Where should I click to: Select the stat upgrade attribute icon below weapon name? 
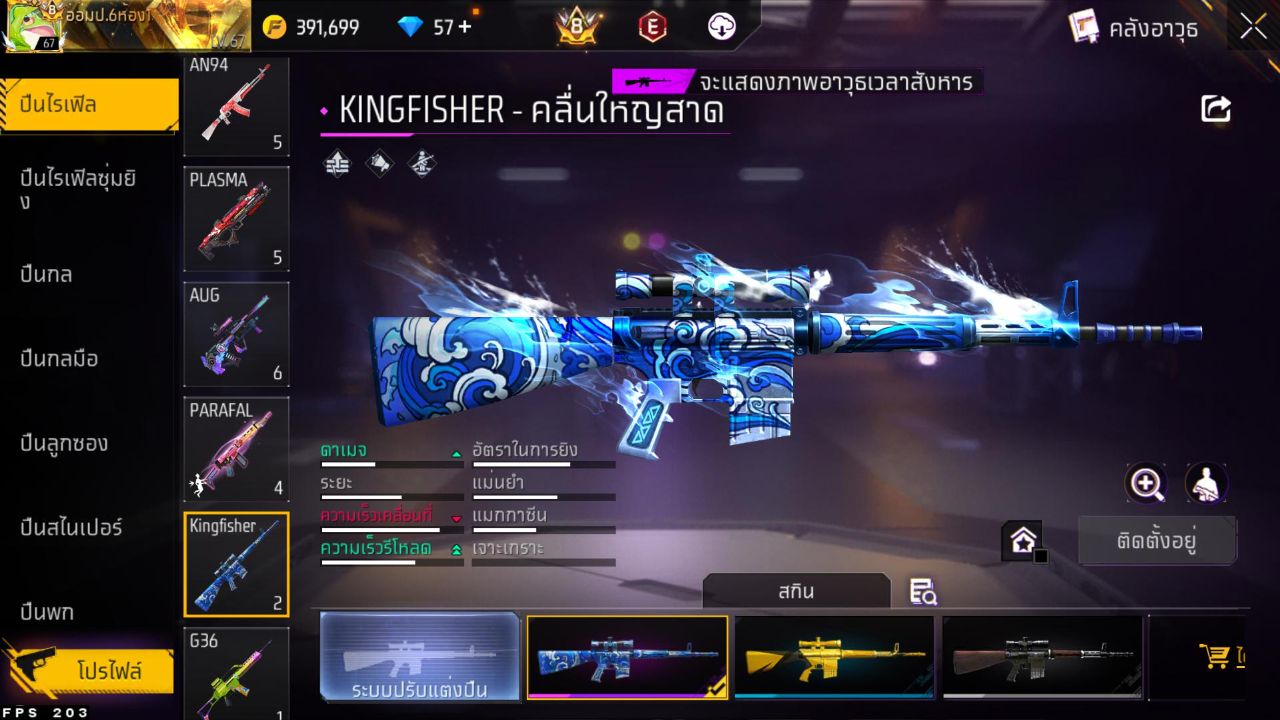[336, 163]
